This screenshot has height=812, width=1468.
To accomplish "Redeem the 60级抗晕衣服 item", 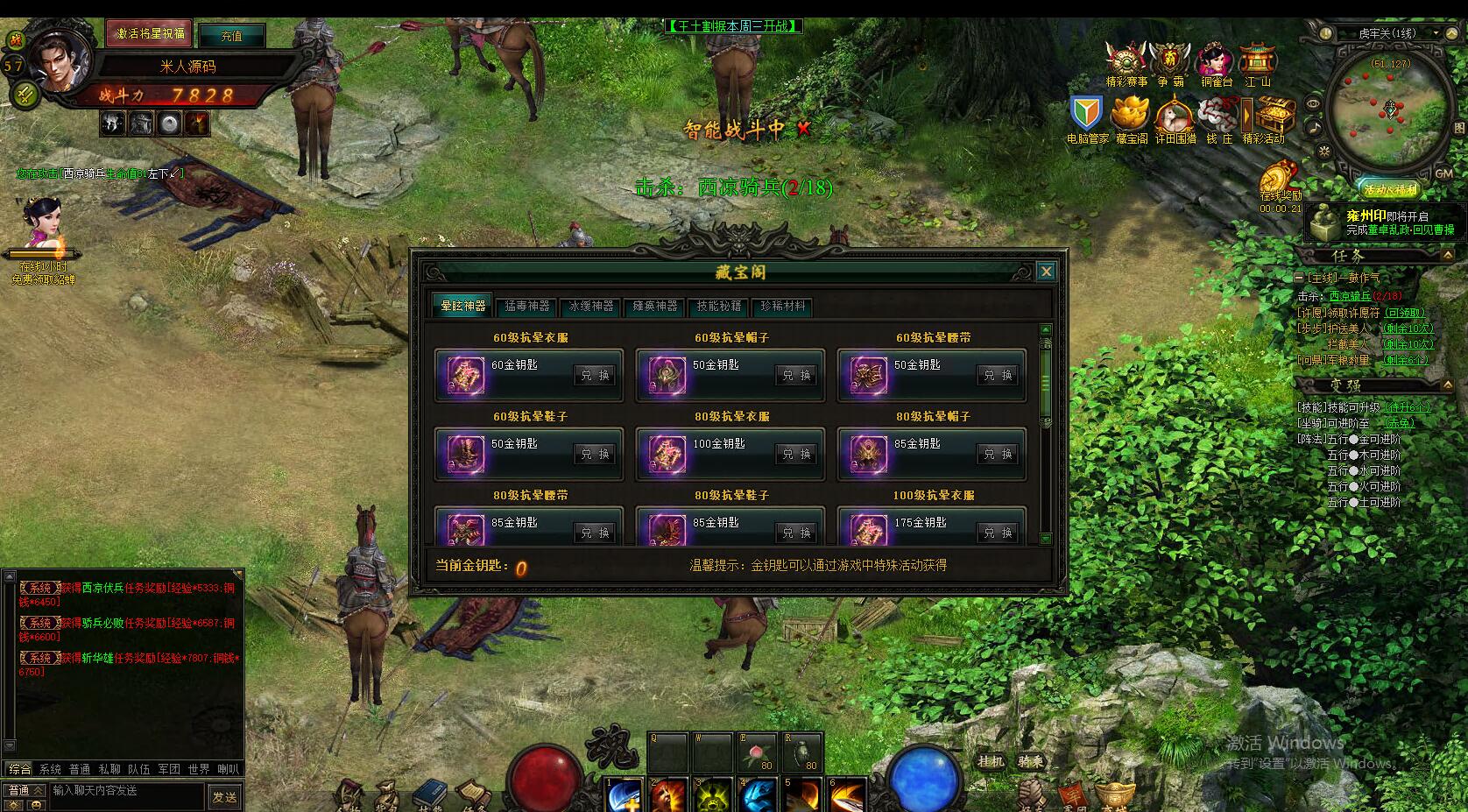I will [595, 375].
